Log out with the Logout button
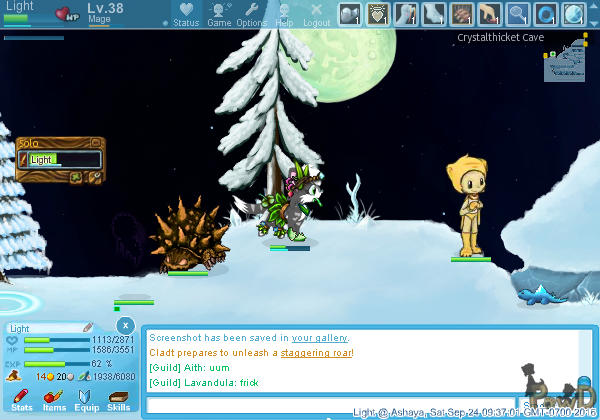The width and height of the screenshot is (600, 420). (x=316, y=14)
